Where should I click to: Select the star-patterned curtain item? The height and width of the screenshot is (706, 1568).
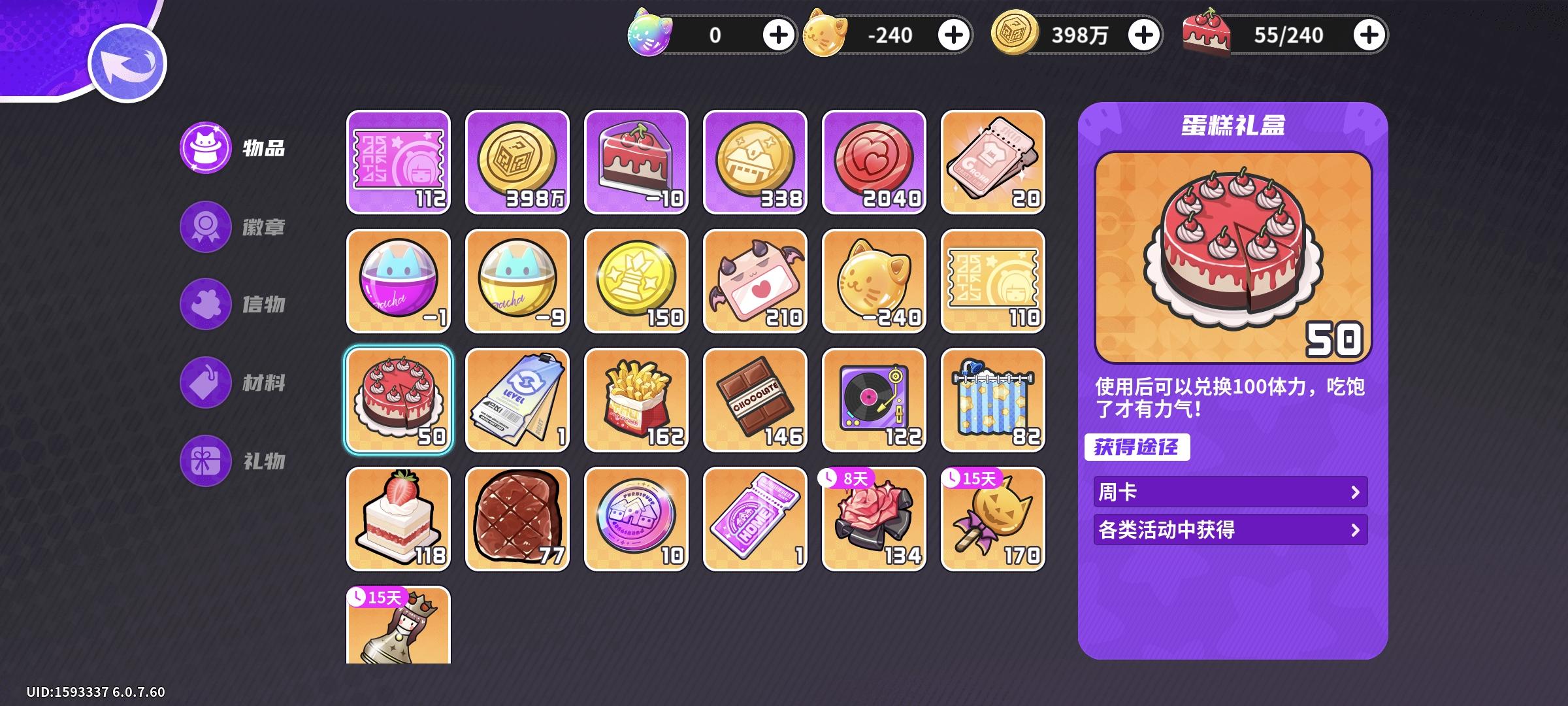pos(992,399)
